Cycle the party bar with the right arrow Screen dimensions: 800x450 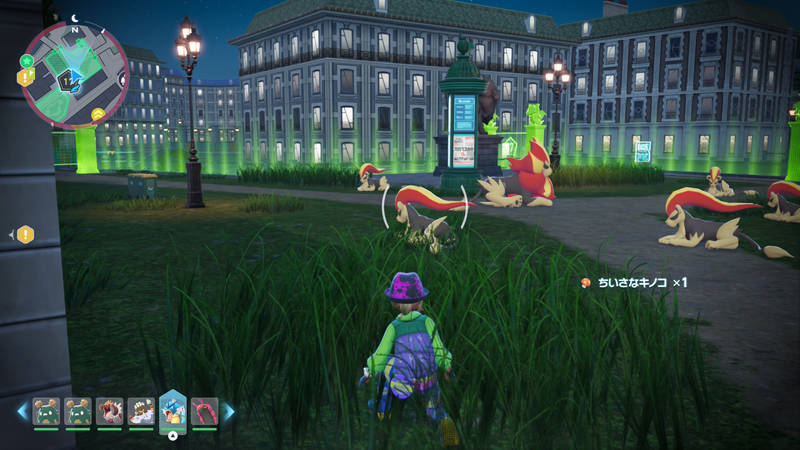pos(228,411)
